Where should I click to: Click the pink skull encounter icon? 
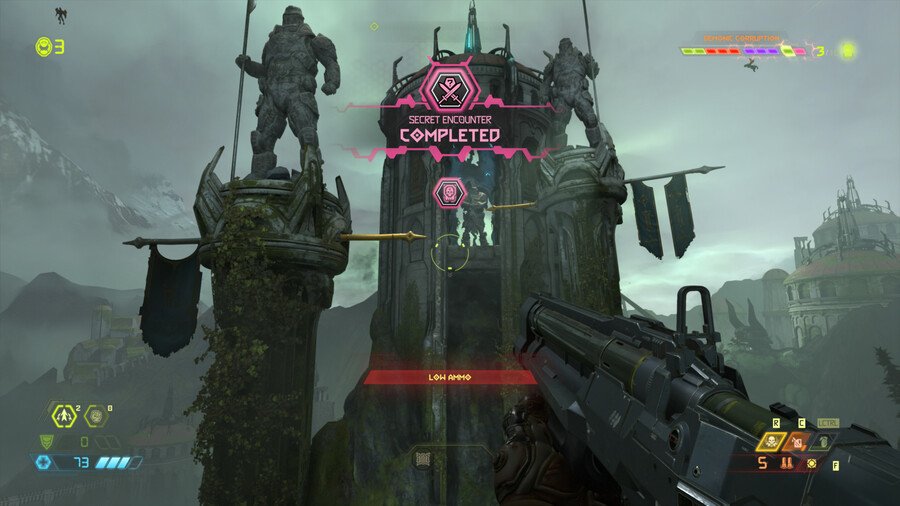click(x=449, y=191)
